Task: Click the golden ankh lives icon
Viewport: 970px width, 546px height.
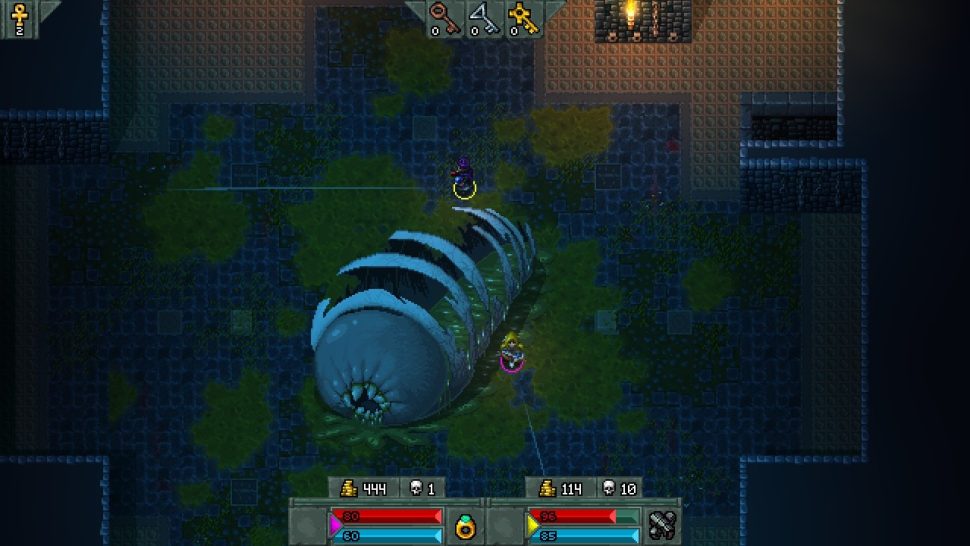Action: pos(17,14)
